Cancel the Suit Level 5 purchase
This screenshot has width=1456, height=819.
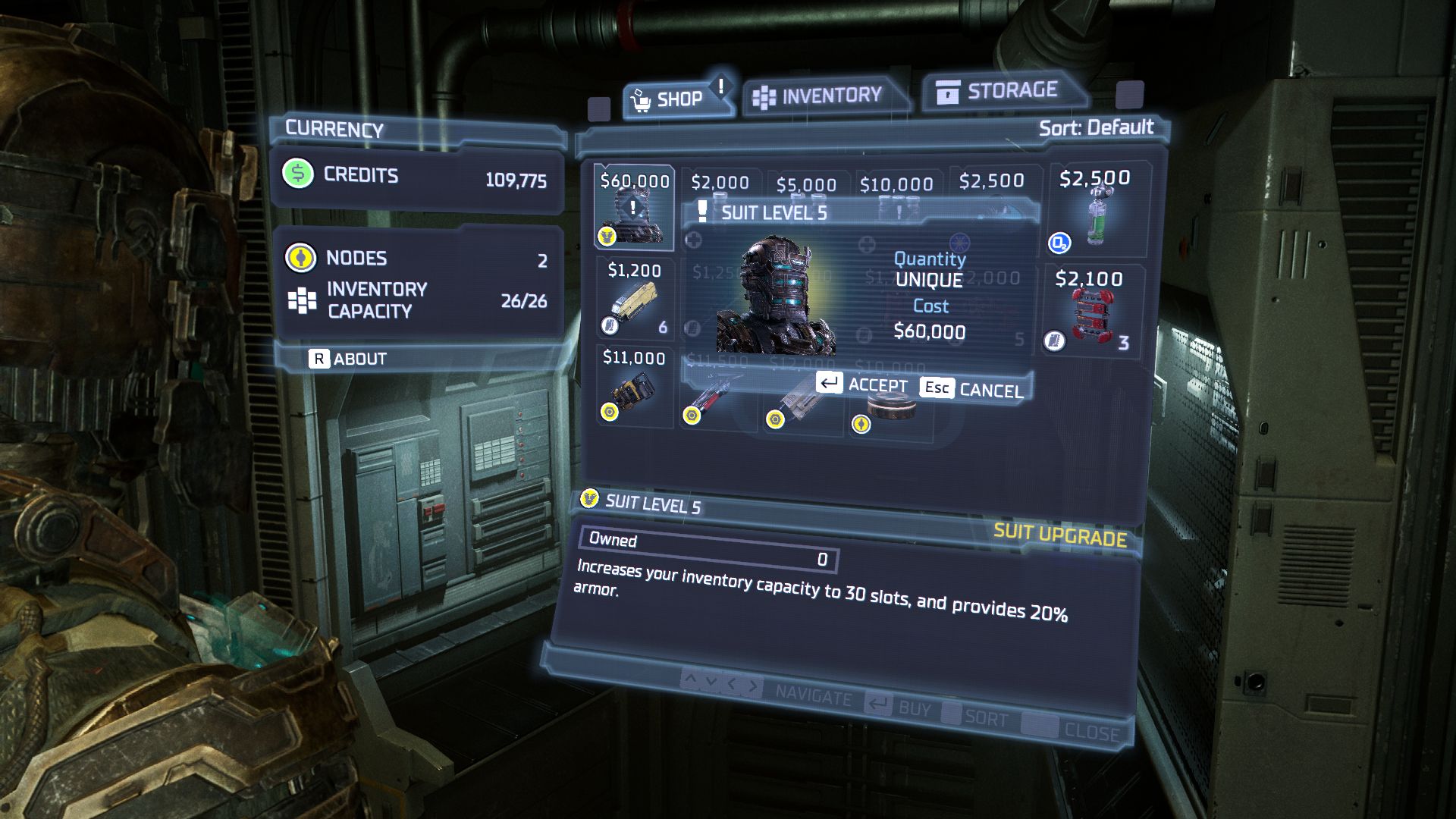[974, 389]
